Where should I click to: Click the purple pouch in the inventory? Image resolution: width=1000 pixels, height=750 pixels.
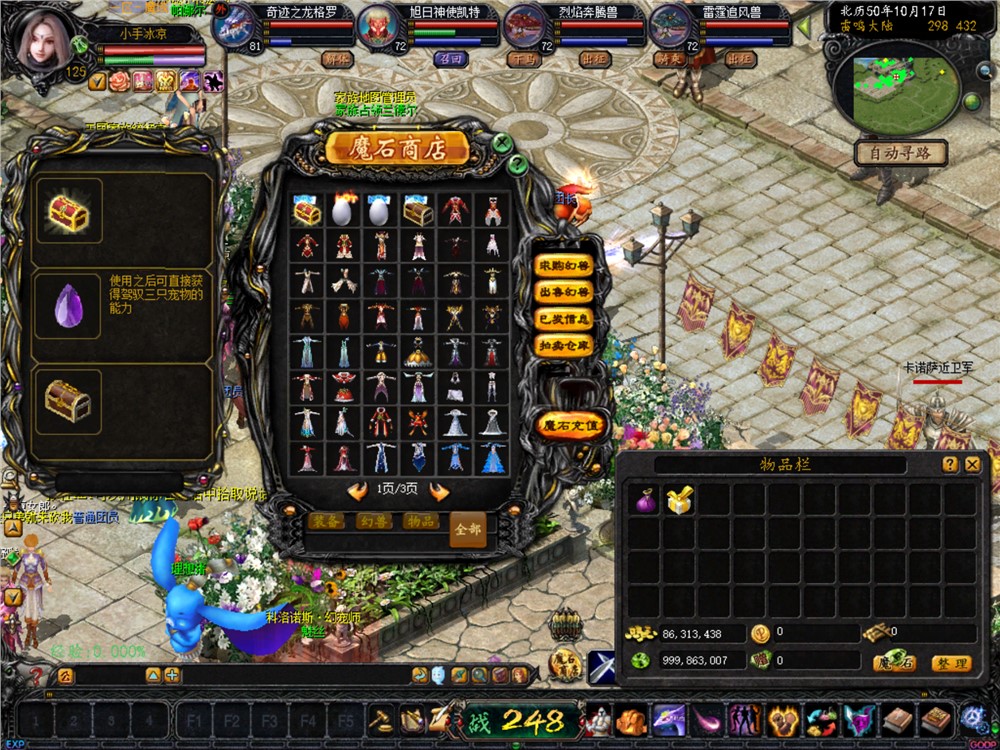pos(646,500)
